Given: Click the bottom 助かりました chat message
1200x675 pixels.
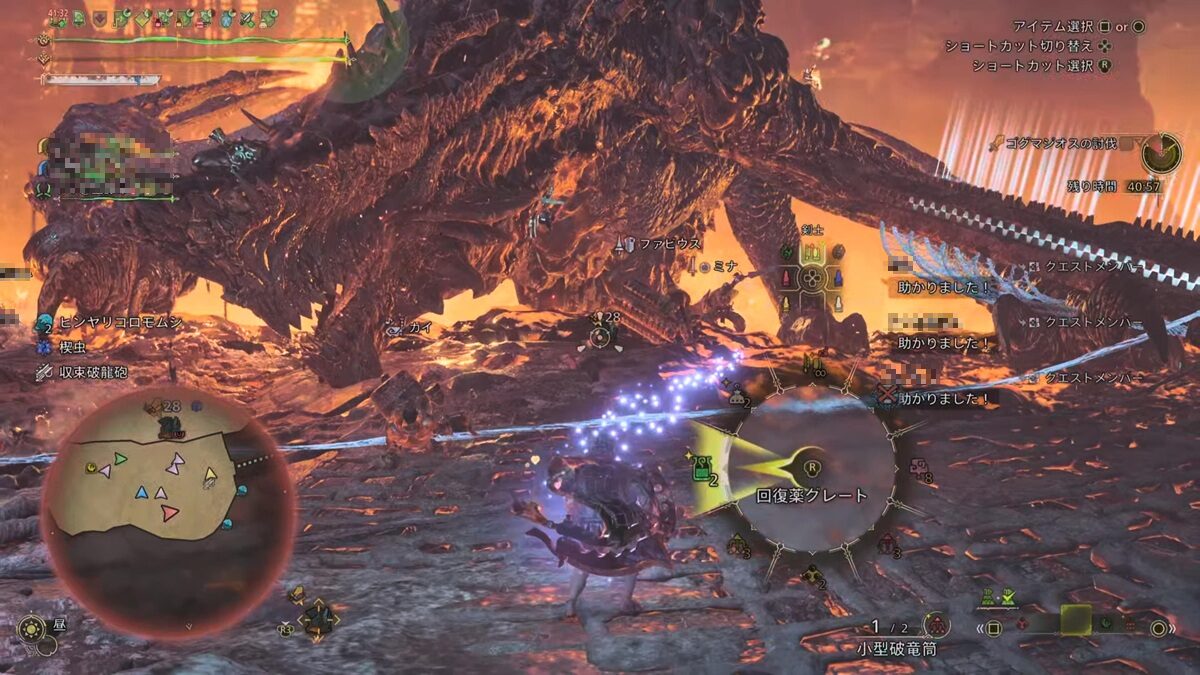Looking at the screenshot, I should pyautogui.click(x=943, y=397).
